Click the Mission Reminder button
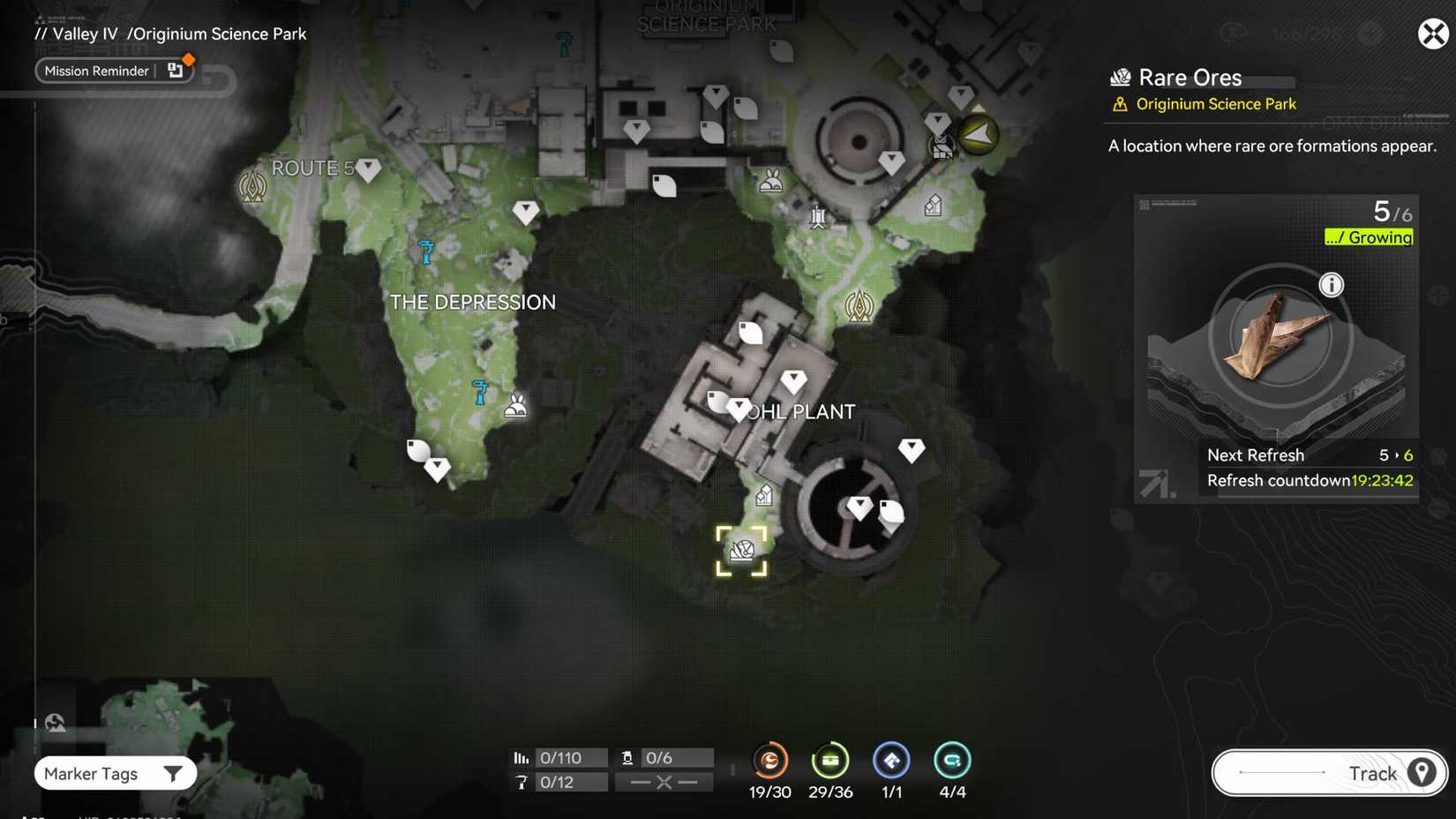The width and height of the screenshot is (1456, 819). click(x=97, y=71)
